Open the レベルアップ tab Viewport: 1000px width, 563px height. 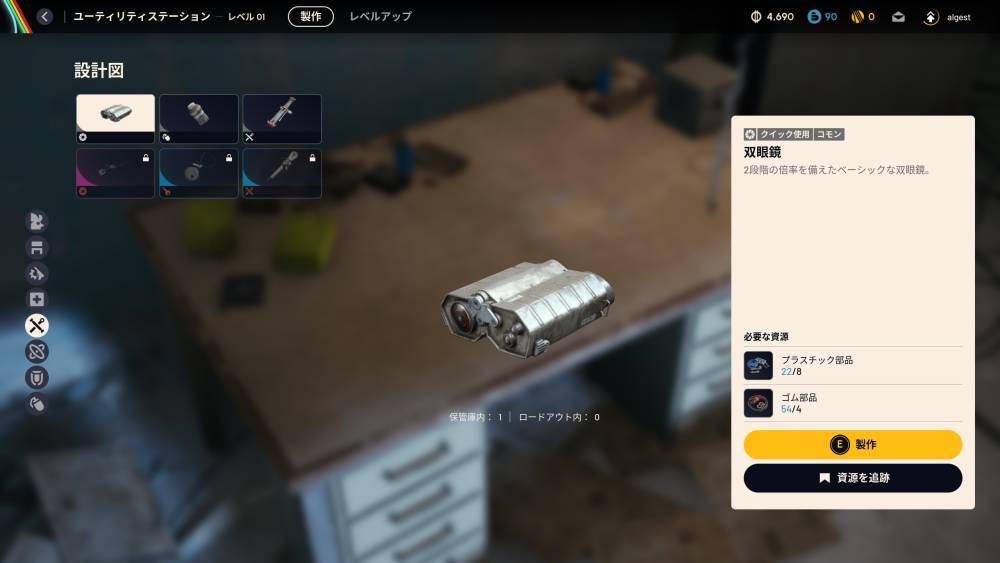point(380,16)
